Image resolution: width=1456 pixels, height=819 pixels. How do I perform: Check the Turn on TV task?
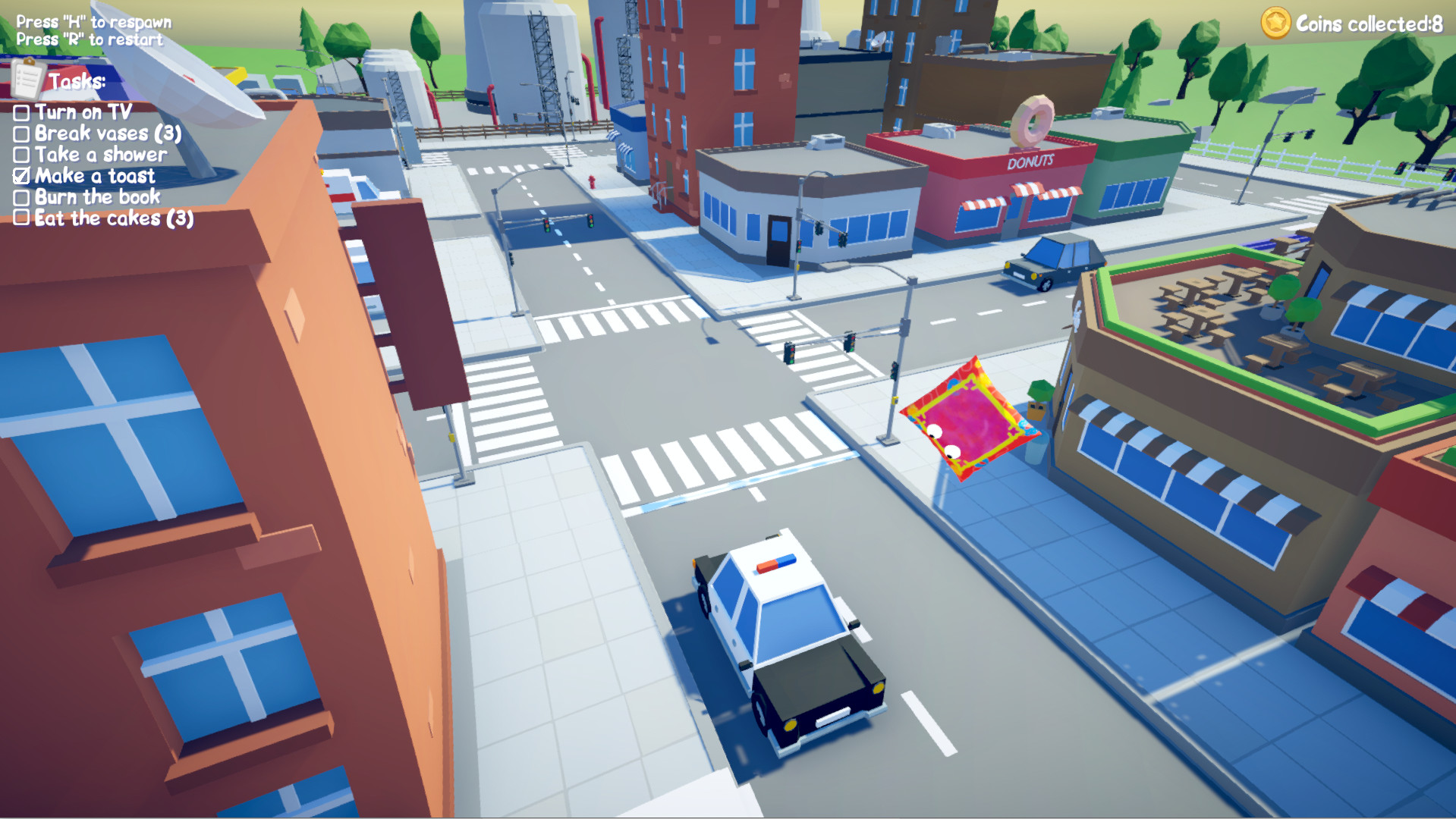click(20, 113)
